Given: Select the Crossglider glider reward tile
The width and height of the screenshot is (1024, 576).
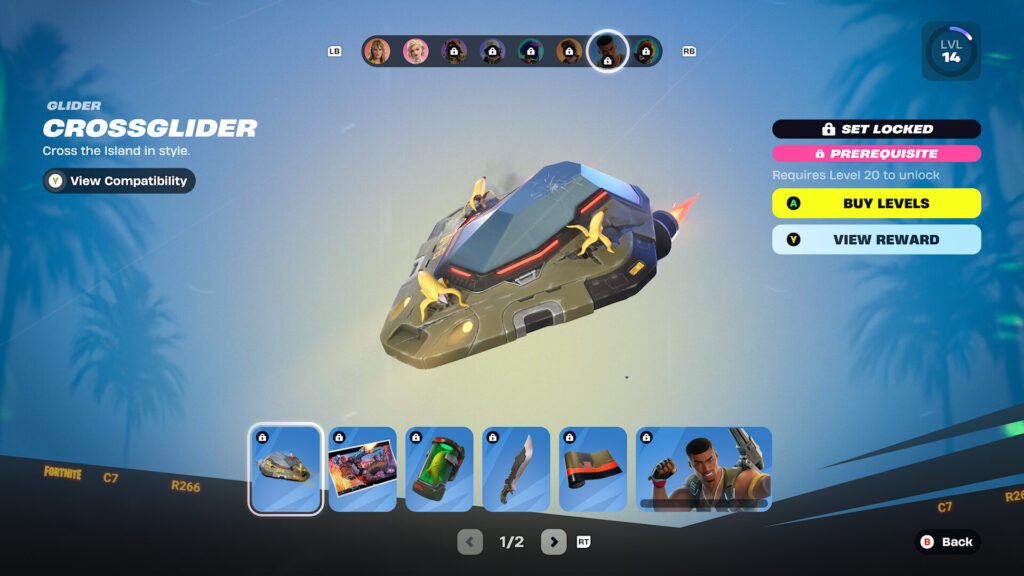Looking at the screenshot, I should click(x=286, y=469).
